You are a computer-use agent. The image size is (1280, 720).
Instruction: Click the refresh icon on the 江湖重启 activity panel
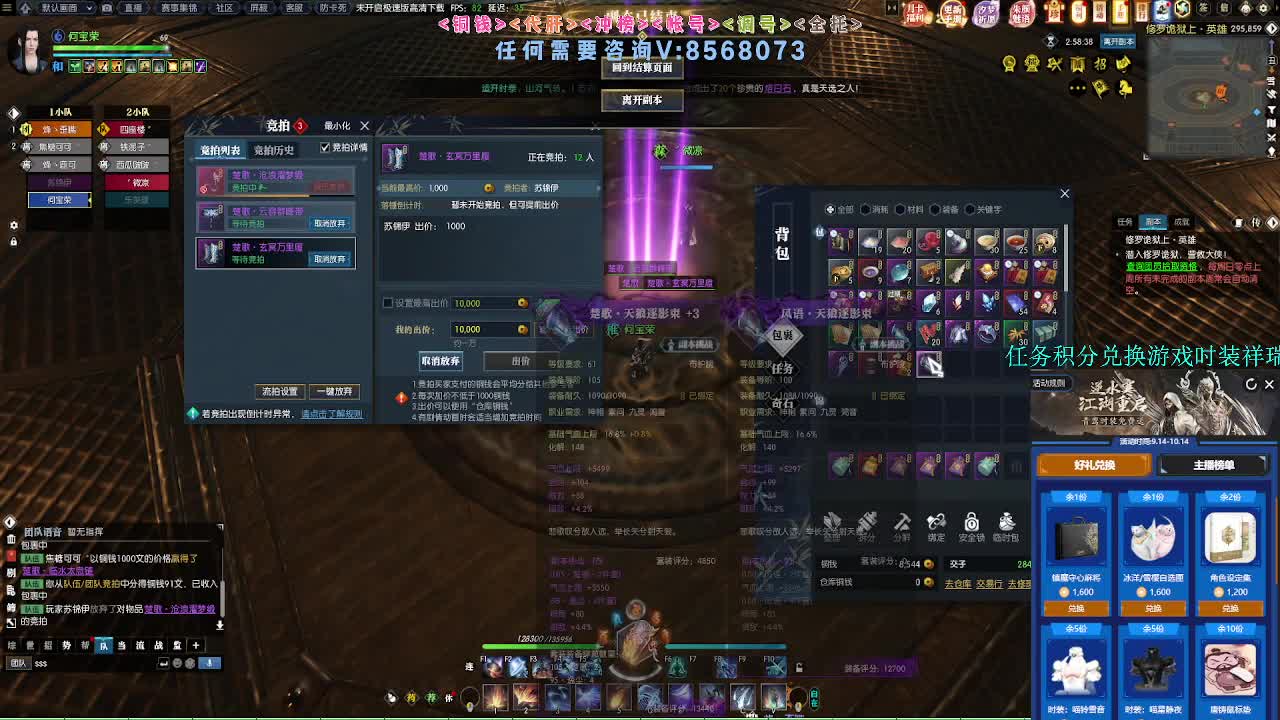pos(1251,384)
